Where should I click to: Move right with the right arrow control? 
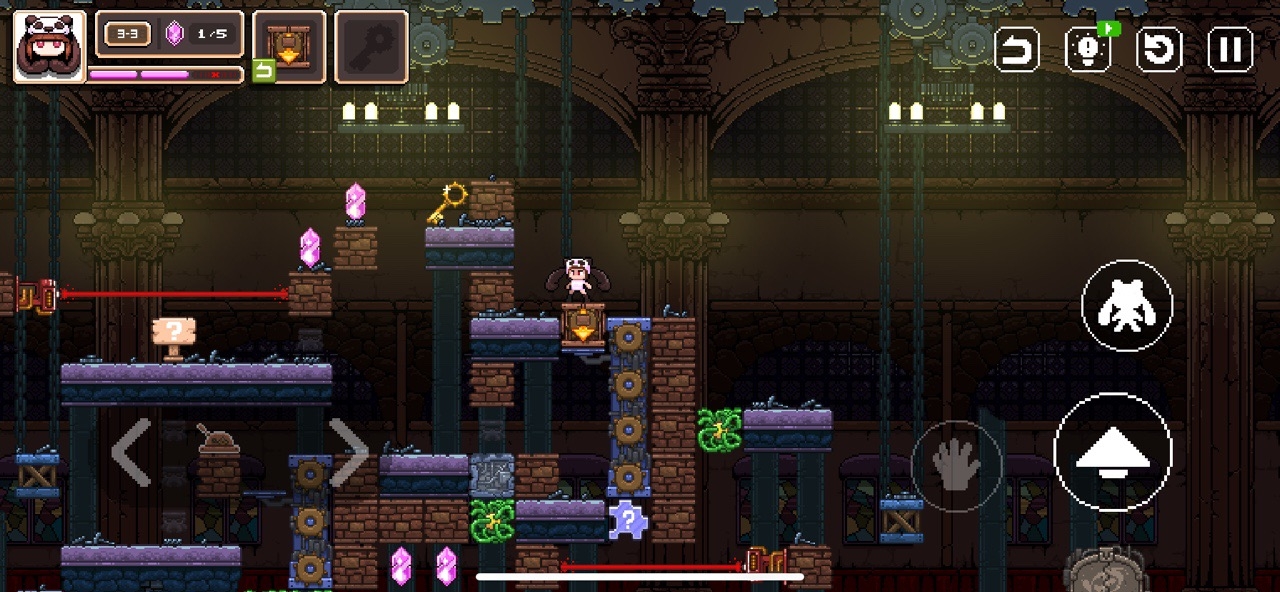point(349,453)
